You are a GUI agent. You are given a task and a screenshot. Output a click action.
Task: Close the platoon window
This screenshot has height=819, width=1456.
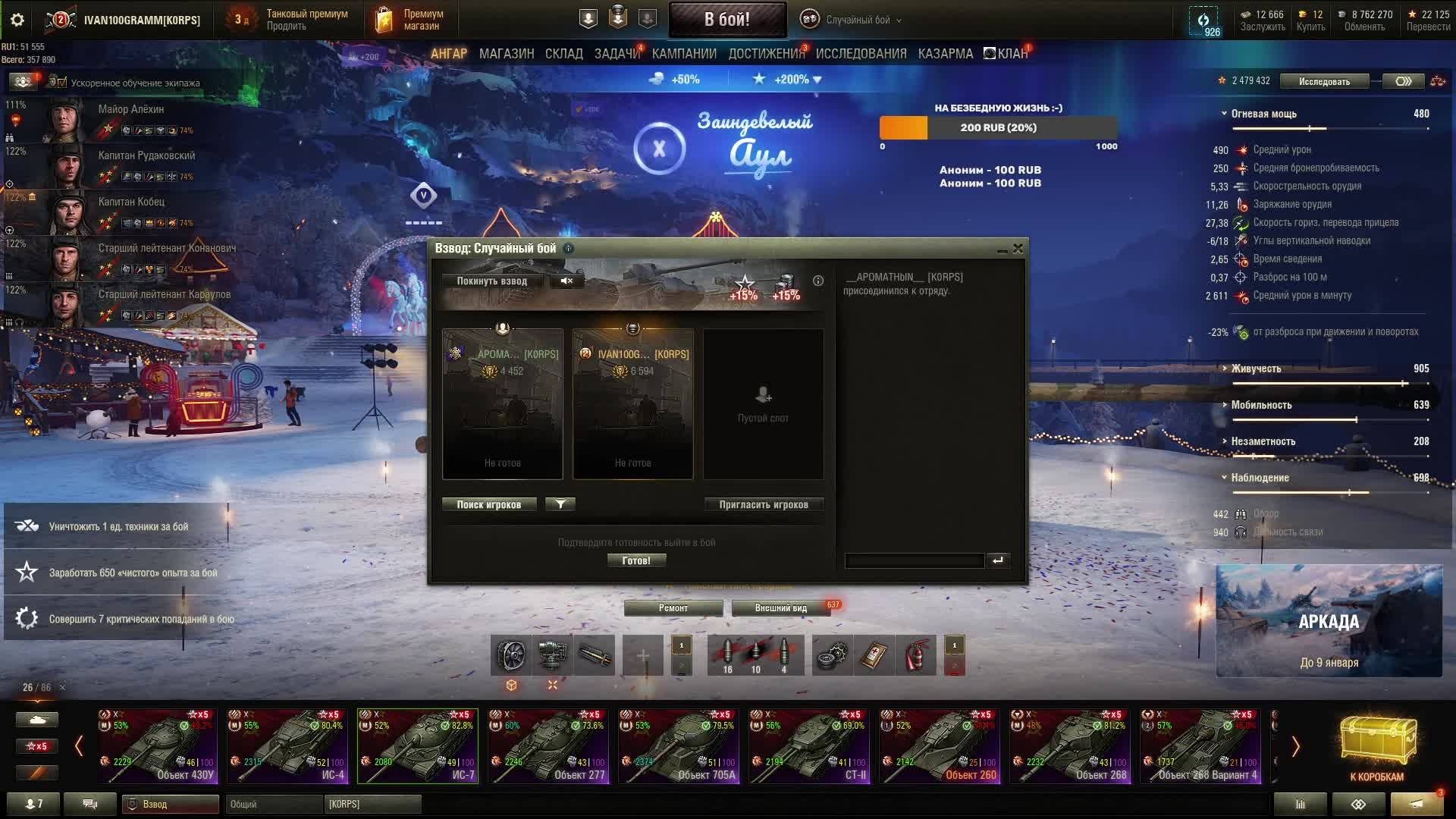1018,248
